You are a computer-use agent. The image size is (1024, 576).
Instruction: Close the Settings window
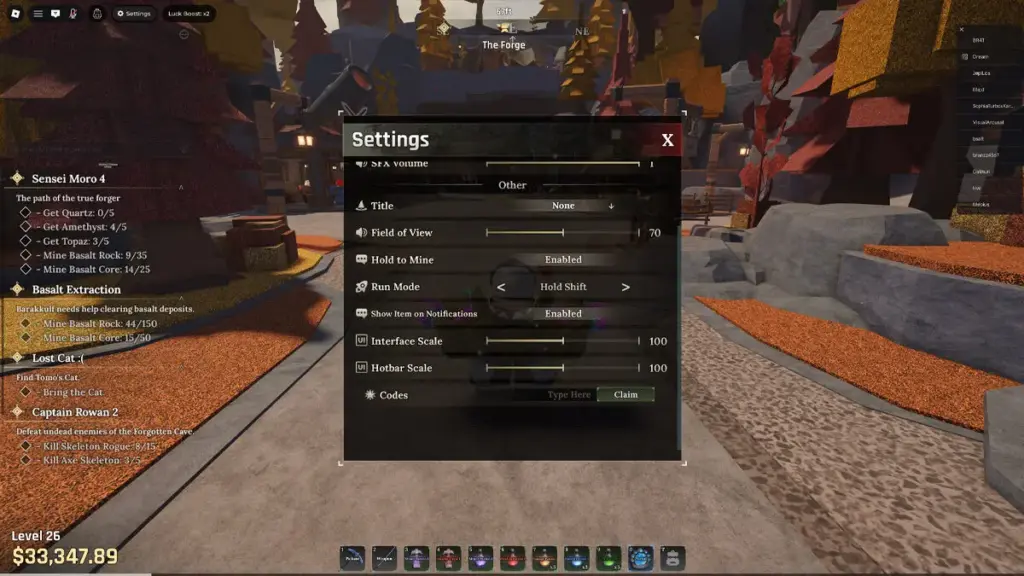point(667,140)
